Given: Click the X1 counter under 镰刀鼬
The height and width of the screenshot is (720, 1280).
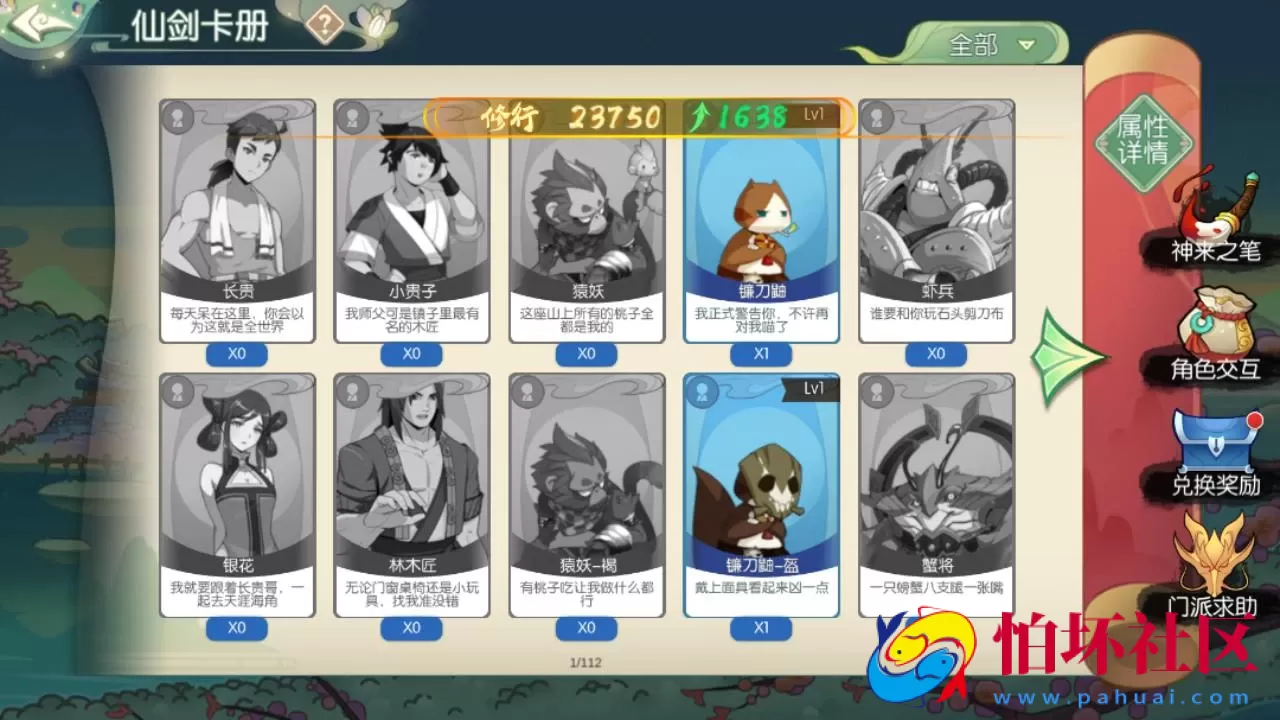Looking at the screenshot, I should tap(761, 354).
